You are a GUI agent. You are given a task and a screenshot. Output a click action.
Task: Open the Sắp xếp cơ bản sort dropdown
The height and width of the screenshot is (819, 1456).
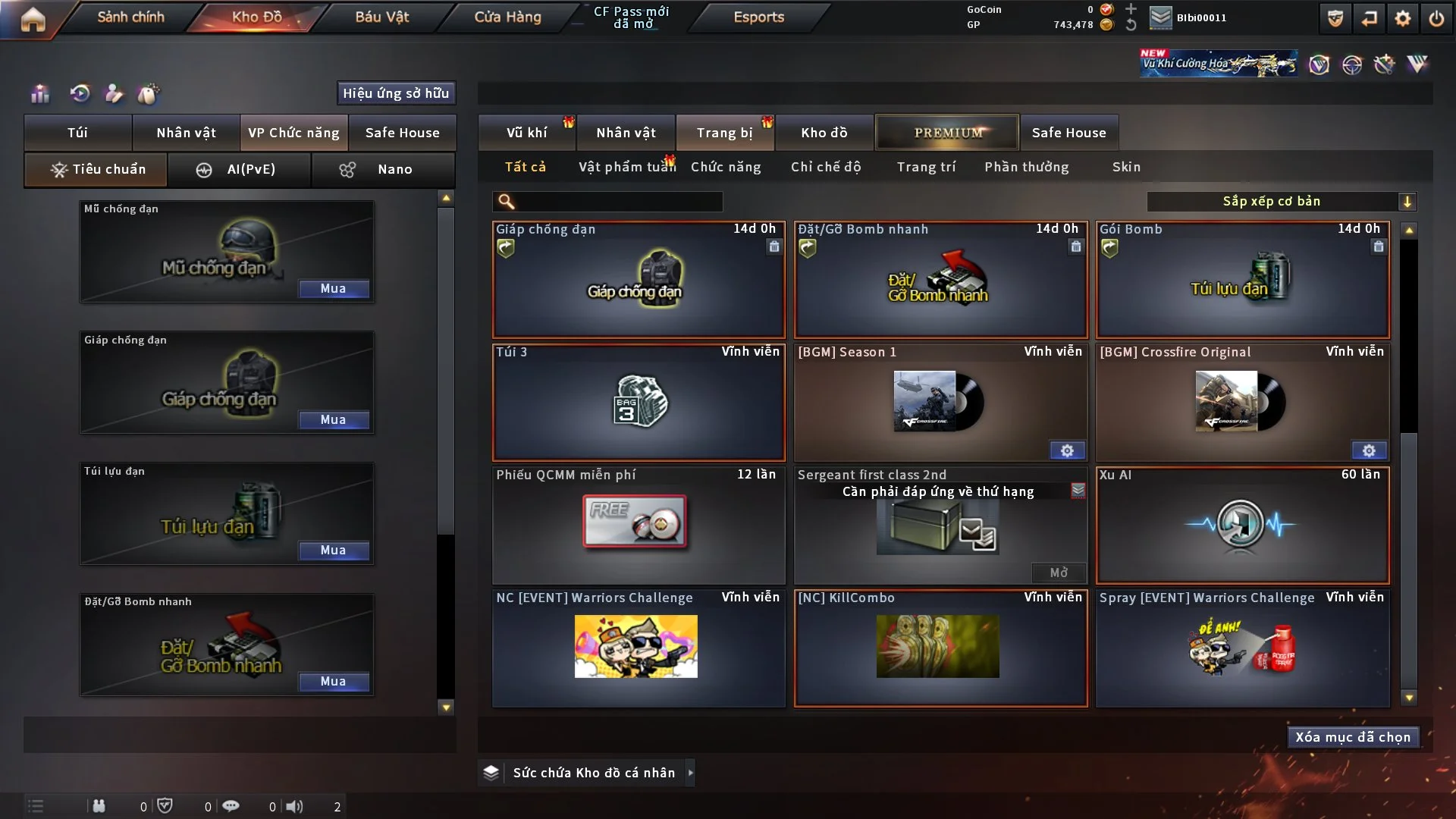pyautogui.click(x=1281, y=202)
